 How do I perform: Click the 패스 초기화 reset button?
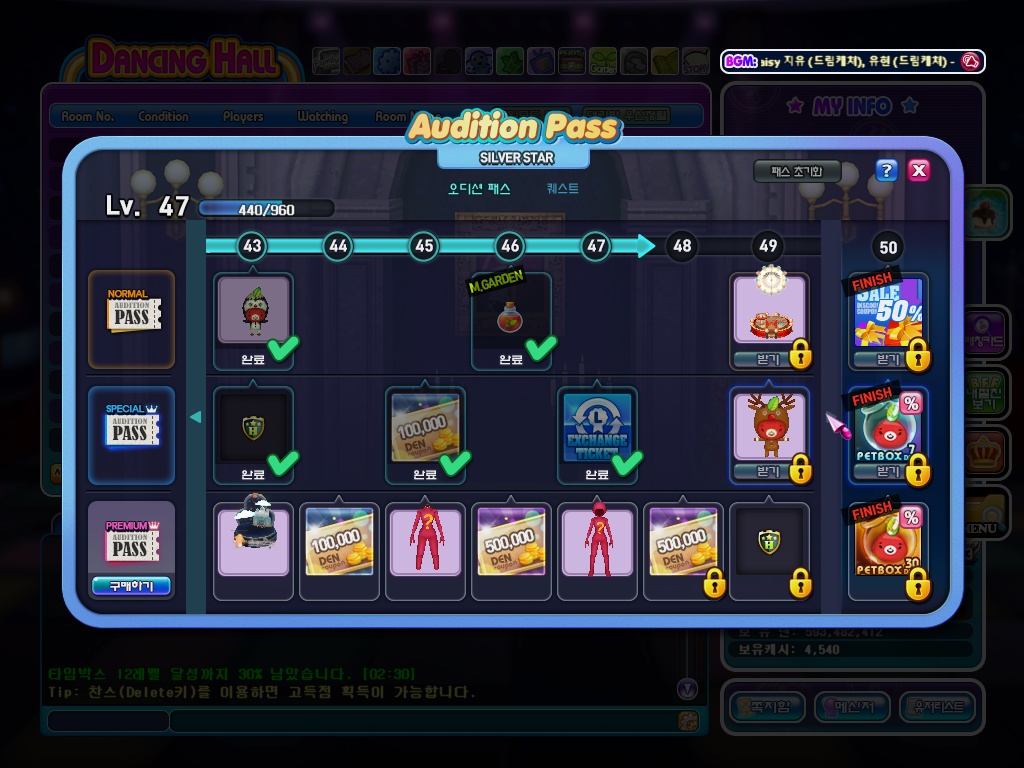pos(796,172)
